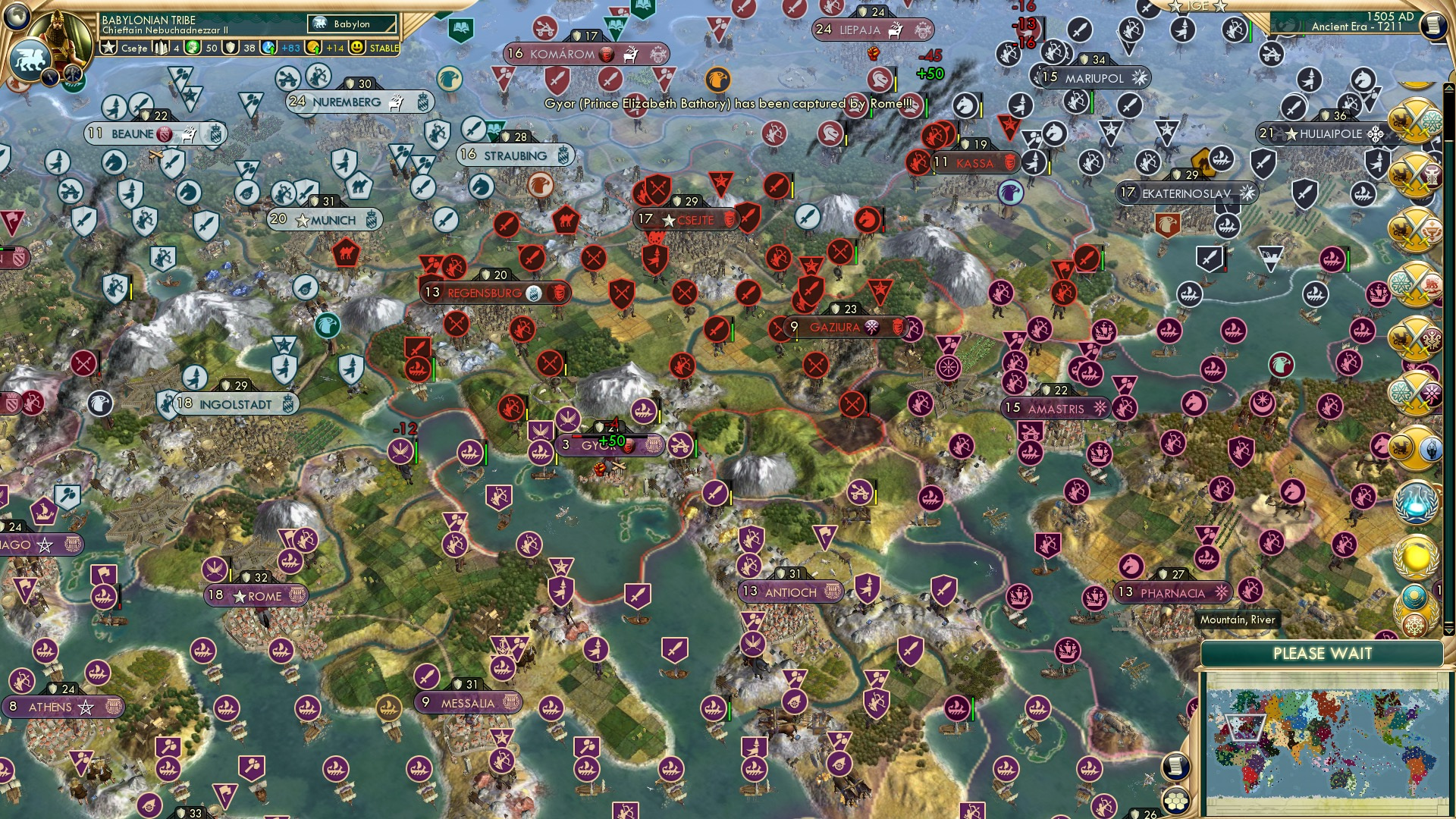Click the STABLE happiness smiley icon
This screenshot has width=1456, height=819.
coord(356,47)
